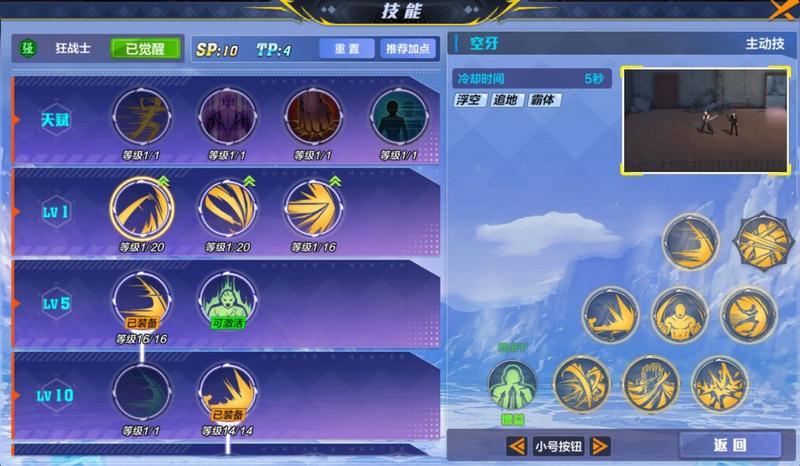This screenshot has height=466, width=800.
Task: Select the purple figure talent icon
Action: [227, 118]
